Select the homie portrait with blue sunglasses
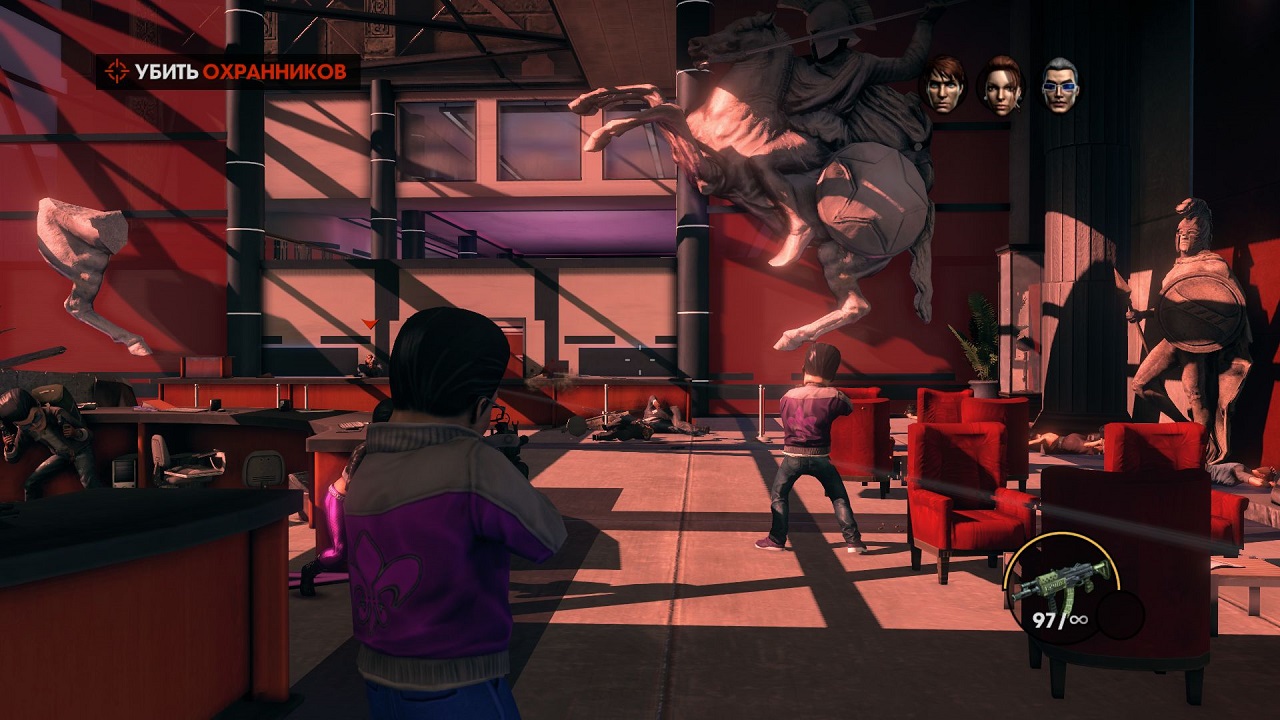The width and height of the screenshot is (1280, 720). (x=1060, y=84)
